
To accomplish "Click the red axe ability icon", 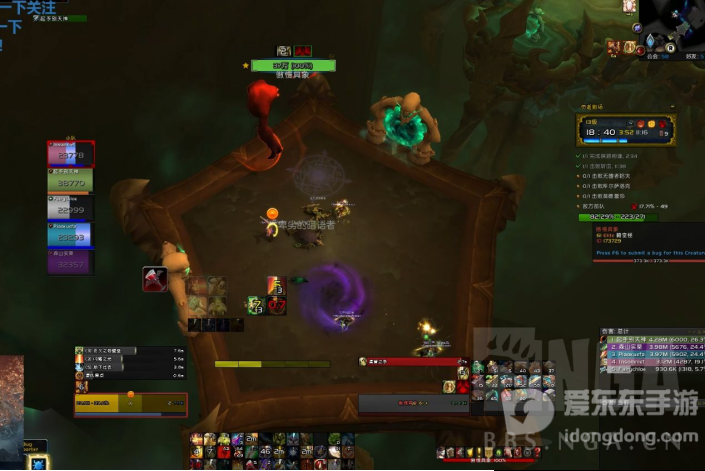I will tap(154, 279).
